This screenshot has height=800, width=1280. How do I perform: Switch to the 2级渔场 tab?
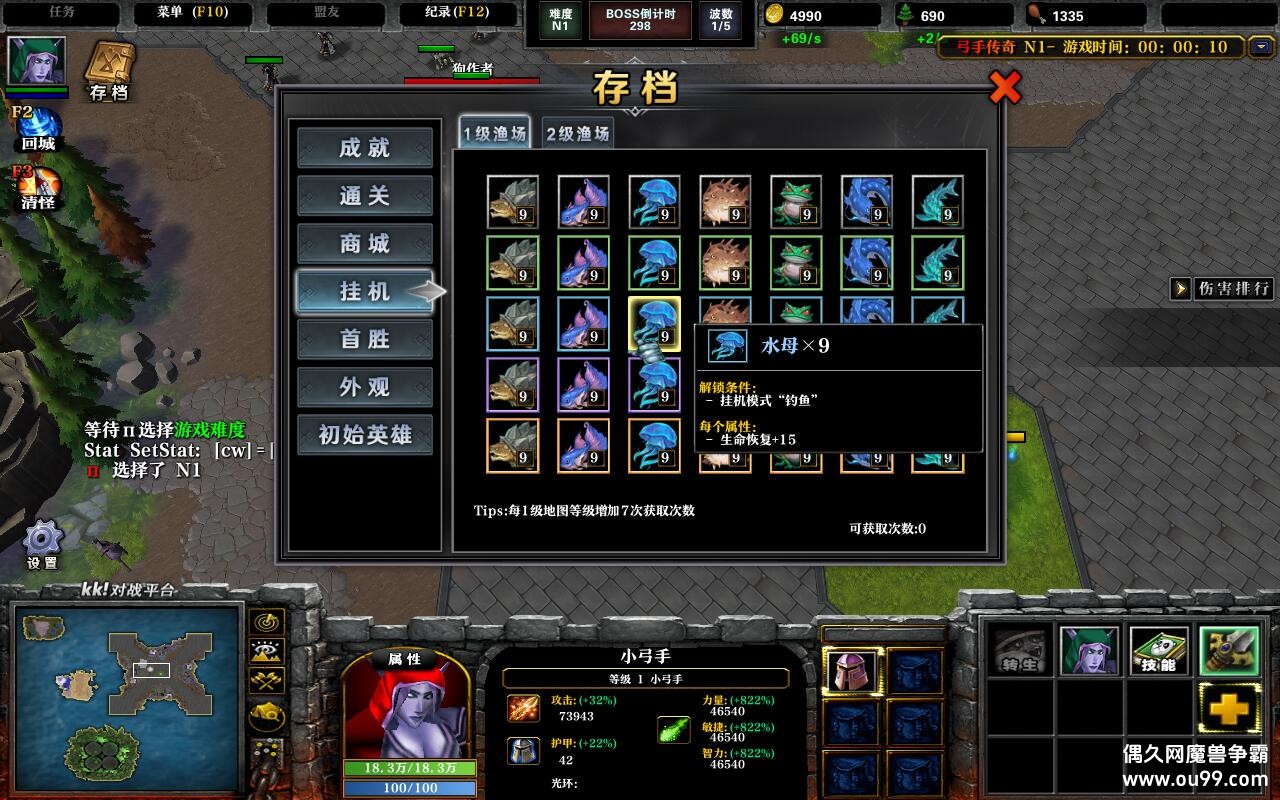(x=577, y=133)
